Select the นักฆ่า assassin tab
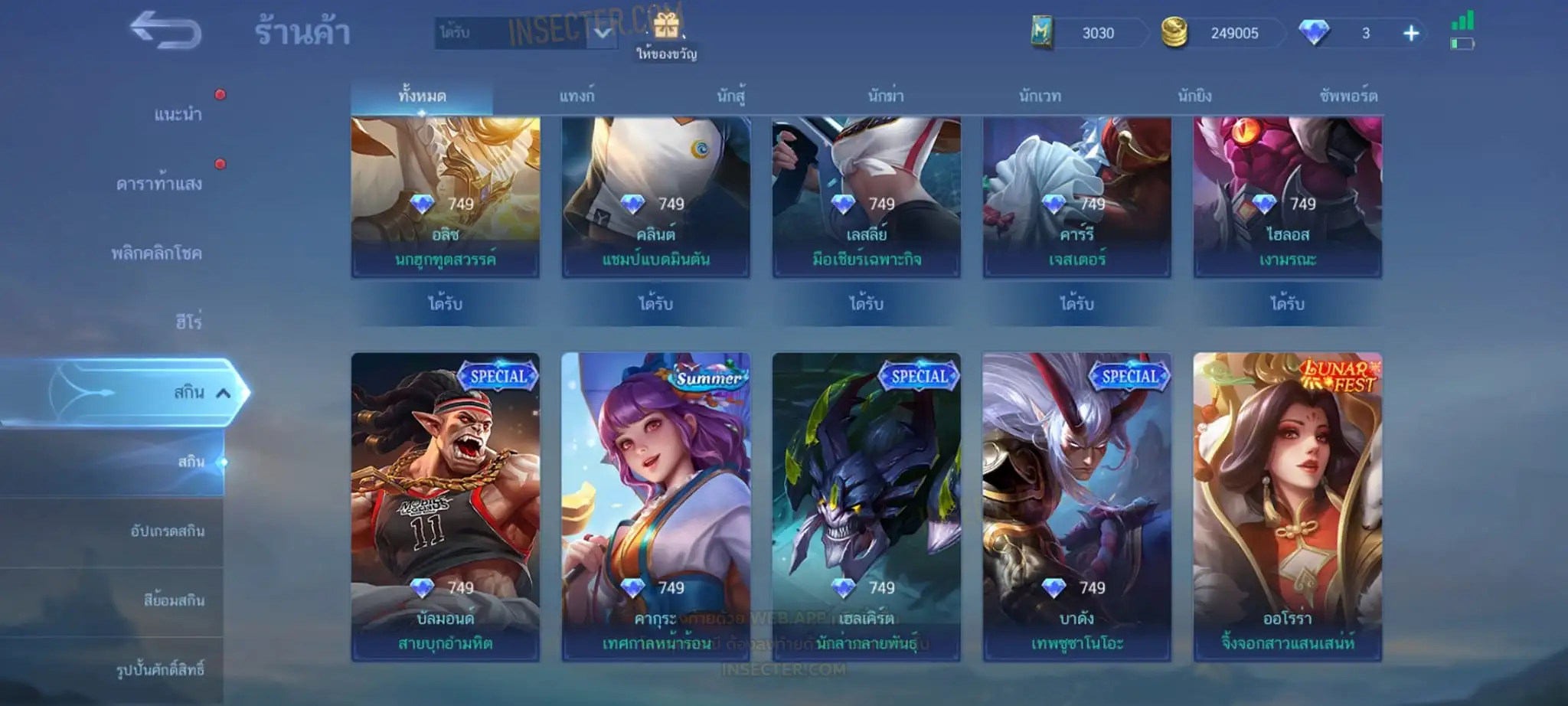 [x=886, y=96]
